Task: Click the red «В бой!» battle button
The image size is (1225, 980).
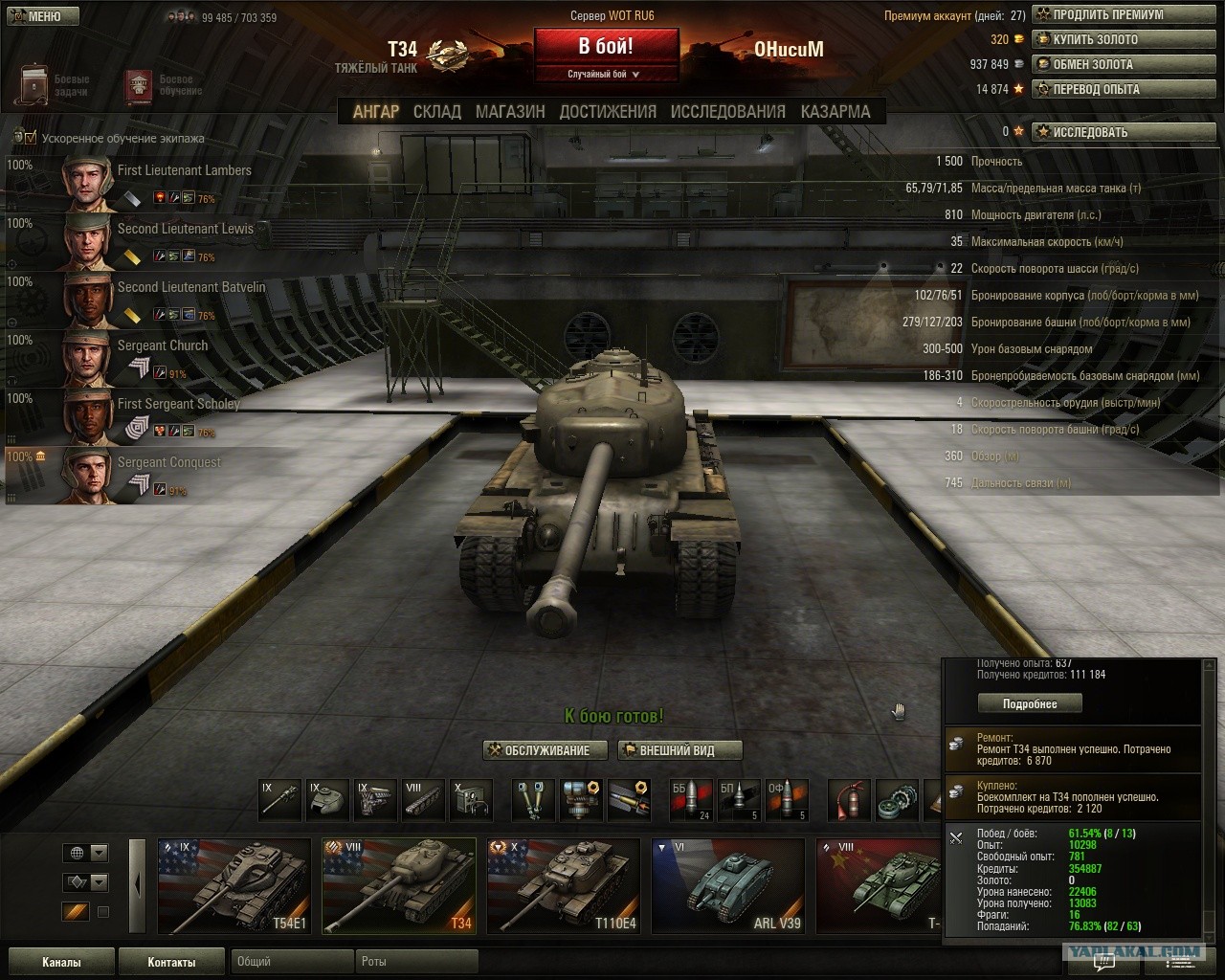Action: (606, 47)
